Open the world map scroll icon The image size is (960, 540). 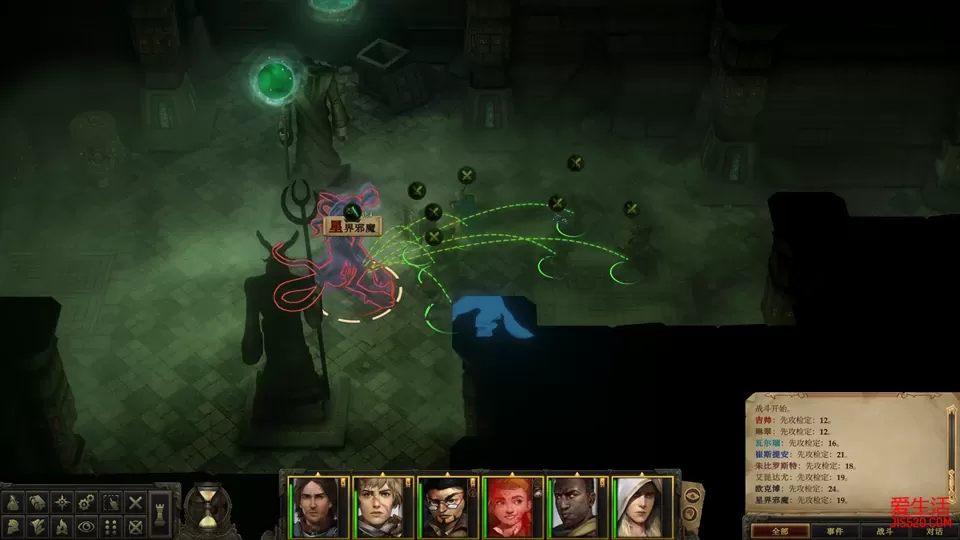(x=38, y=502)
